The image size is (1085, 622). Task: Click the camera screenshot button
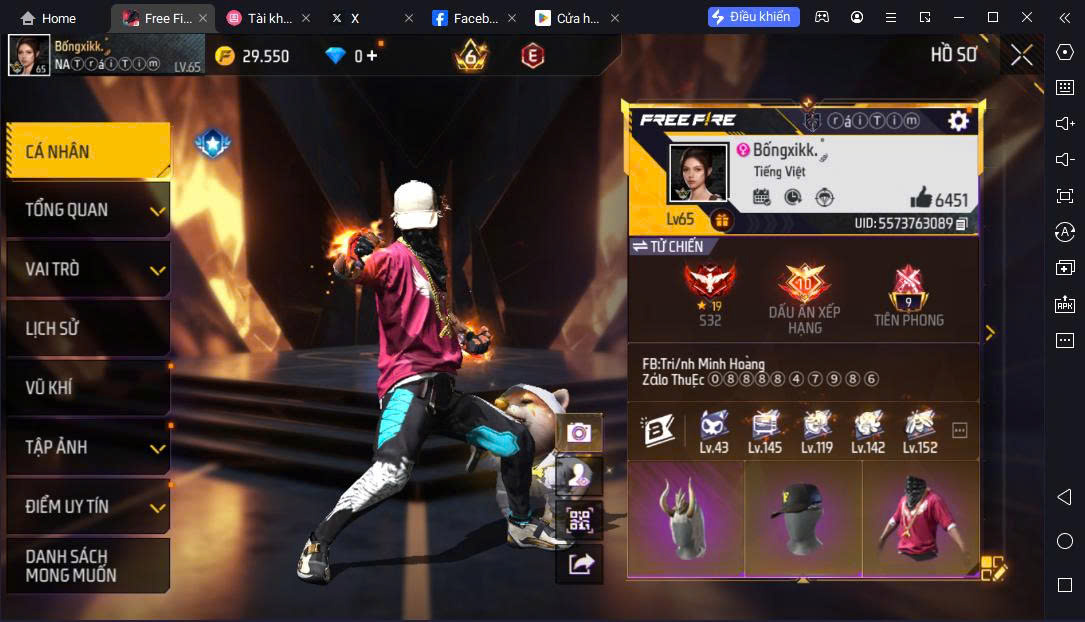579,432
